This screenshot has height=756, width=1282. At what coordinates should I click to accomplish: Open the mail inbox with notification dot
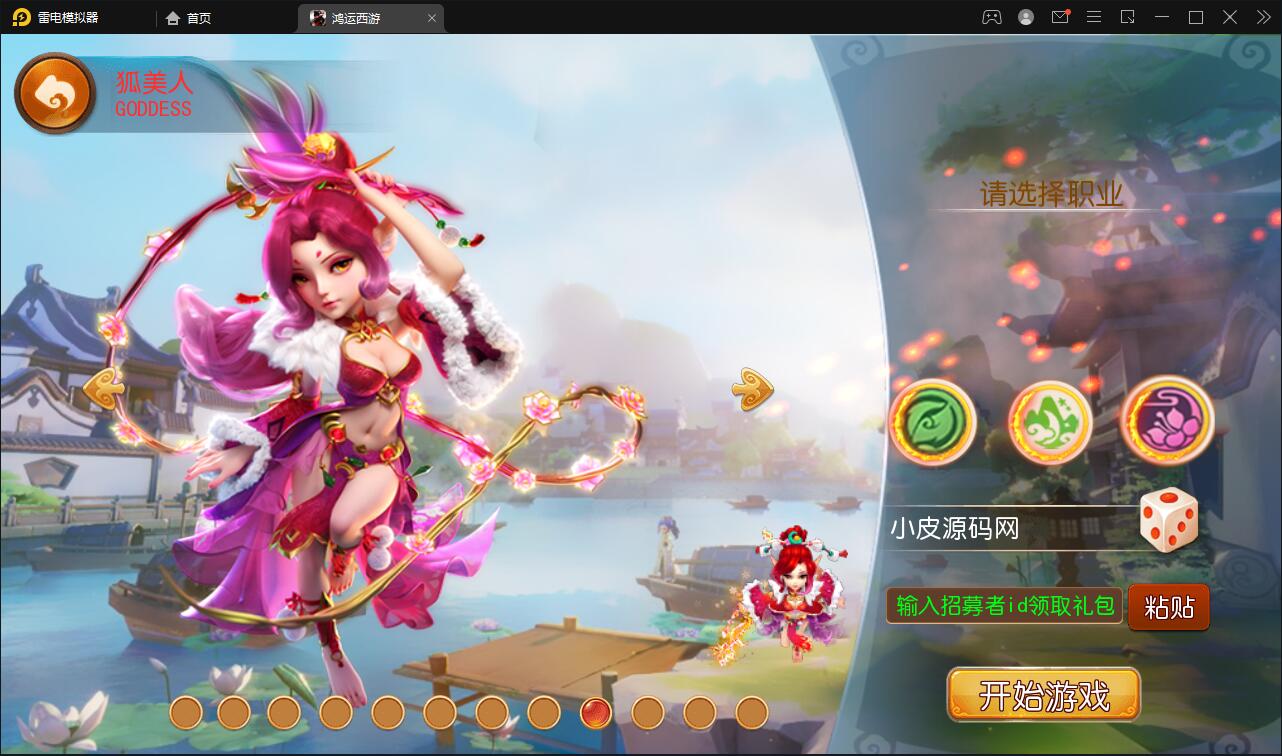click(x=1060, y=17)
